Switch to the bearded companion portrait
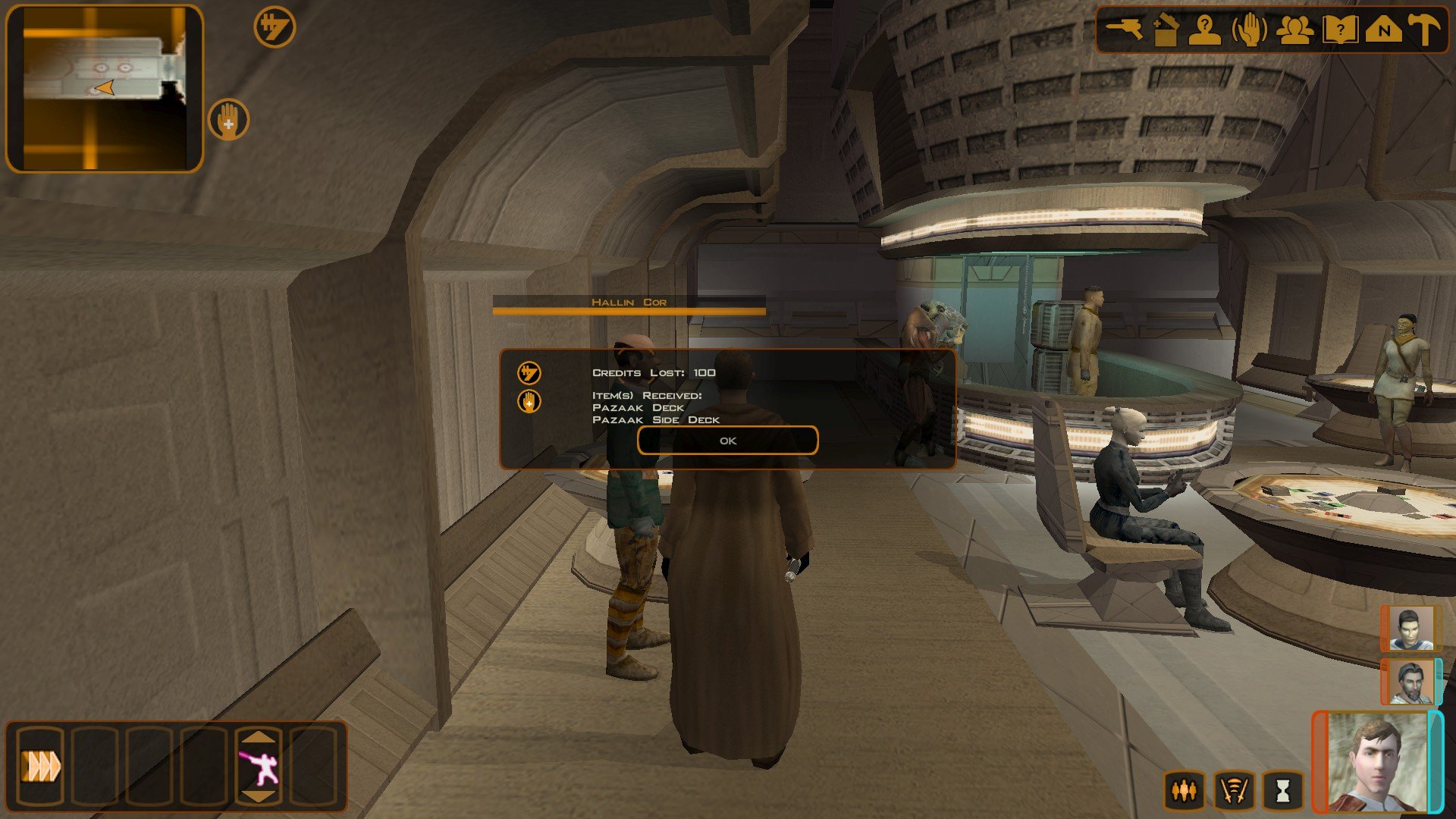1456x819 pixels. 1409,681
